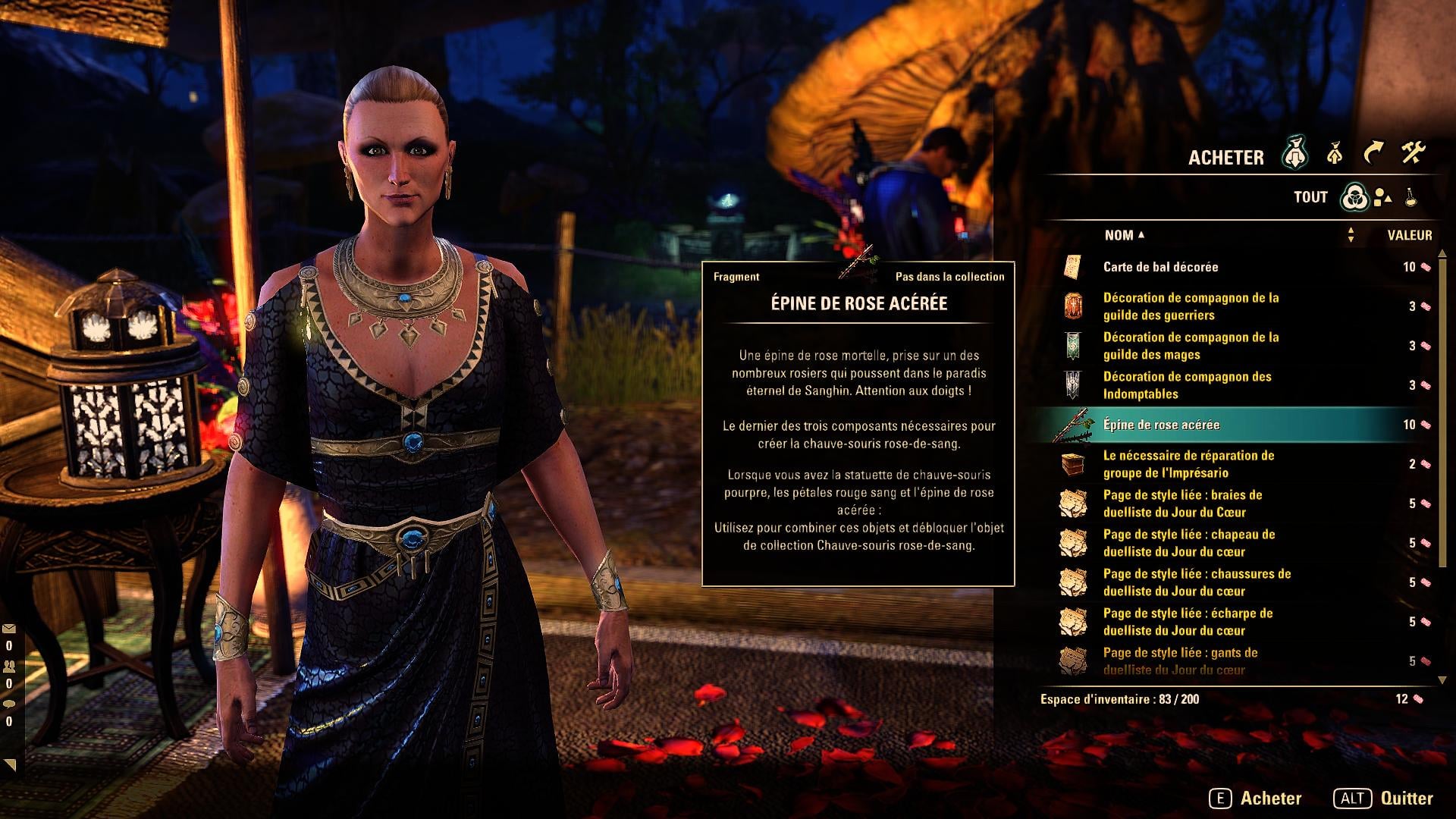Screen dimensions: 1456x819
Task: Pick the mages' guild companion decoration
Action: [1191, 346]
